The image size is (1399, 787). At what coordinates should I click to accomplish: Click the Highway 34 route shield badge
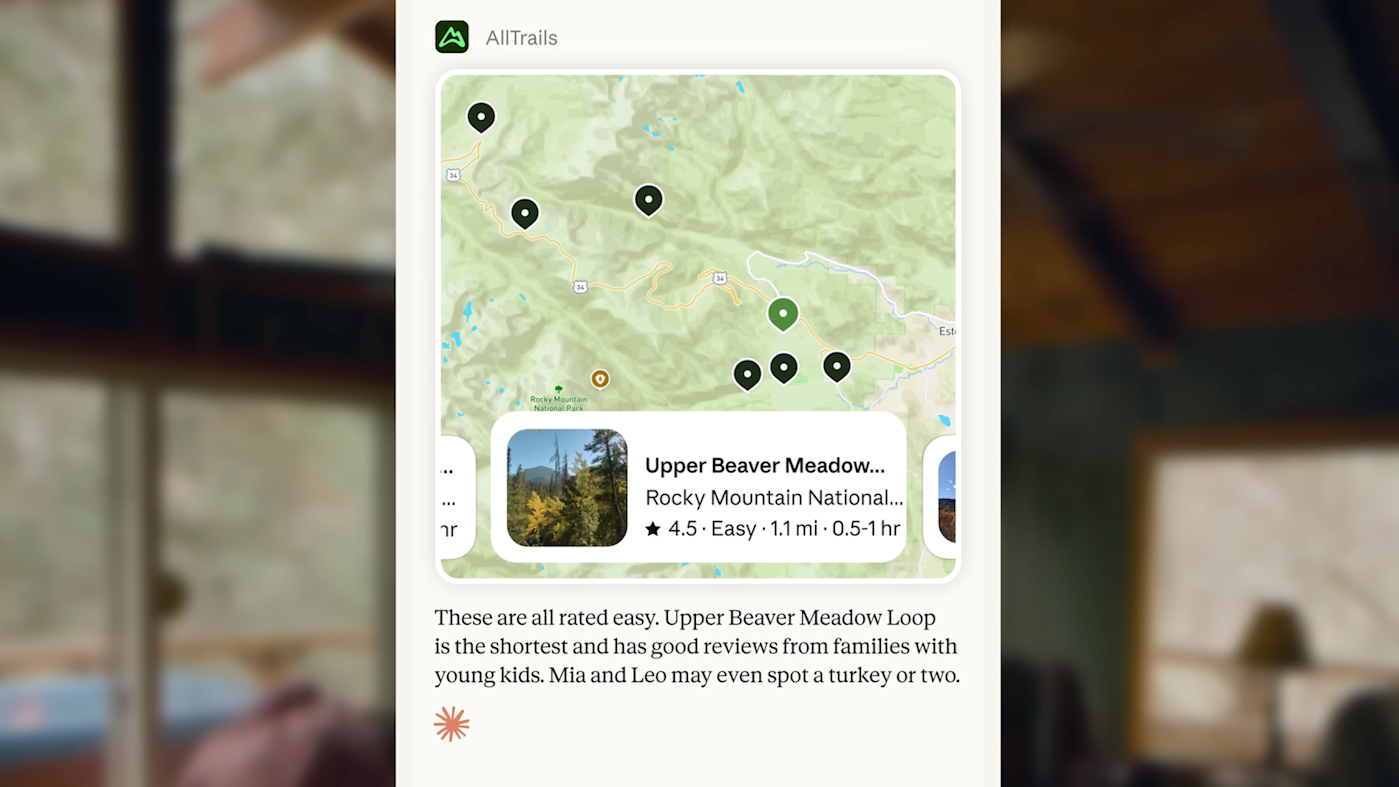pos(453,174)
